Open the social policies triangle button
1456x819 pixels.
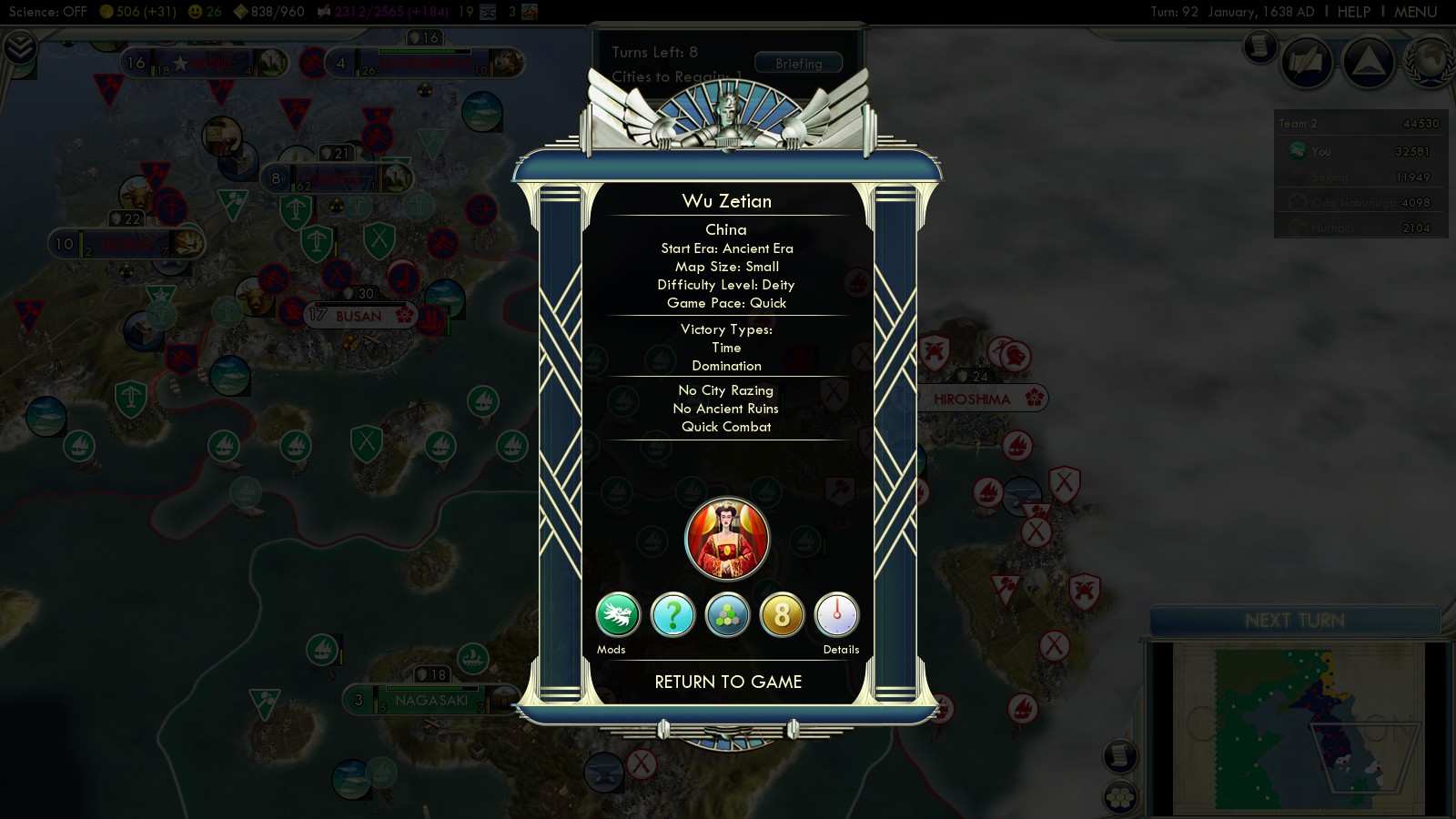[x=1368, y=62]
